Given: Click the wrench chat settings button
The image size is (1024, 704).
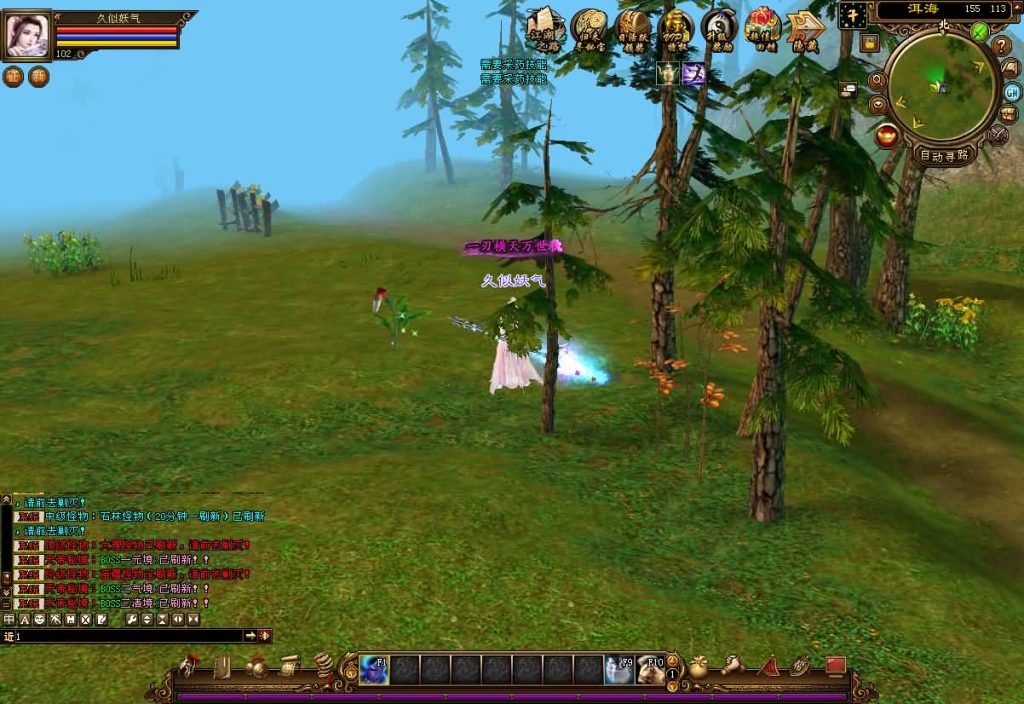Looking at the screenshot, I should pos(131,620).
